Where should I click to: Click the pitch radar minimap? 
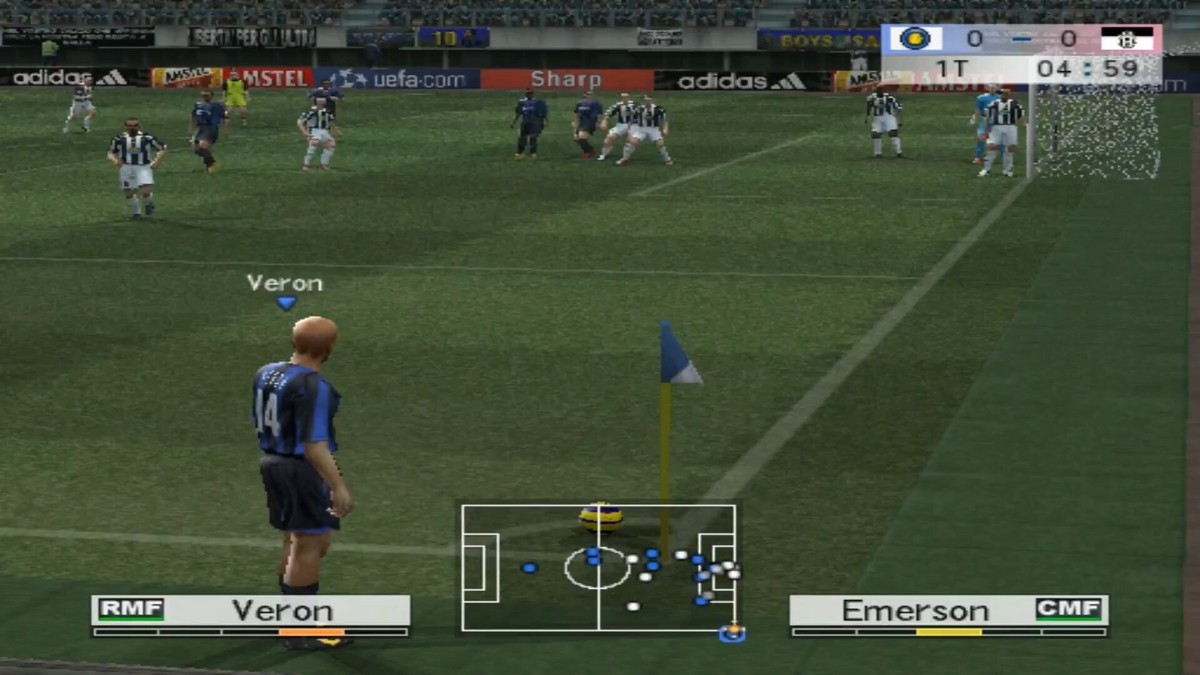[x=598, y=567]
